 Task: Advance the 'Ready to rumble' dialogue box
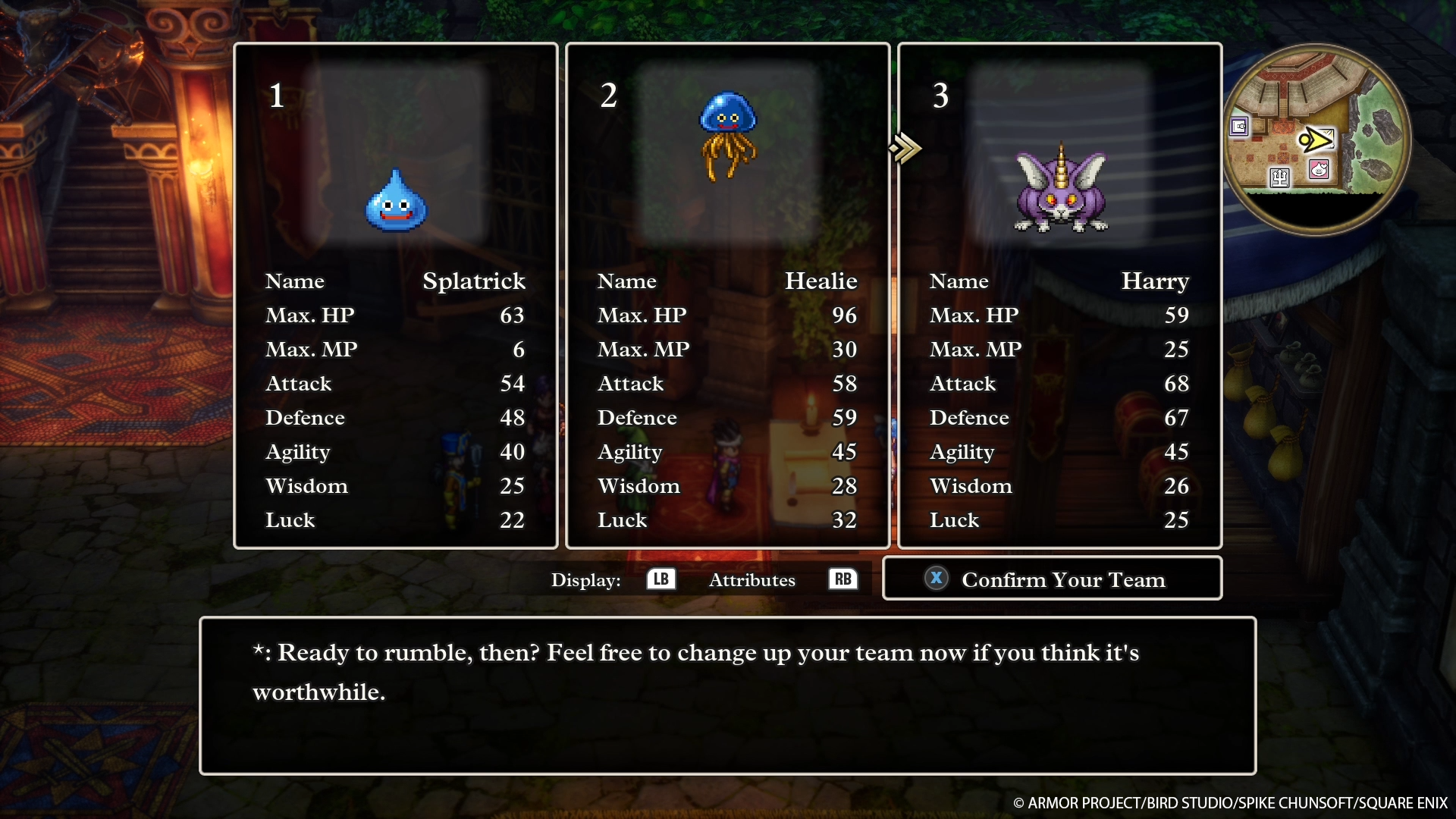coord(727,695)
